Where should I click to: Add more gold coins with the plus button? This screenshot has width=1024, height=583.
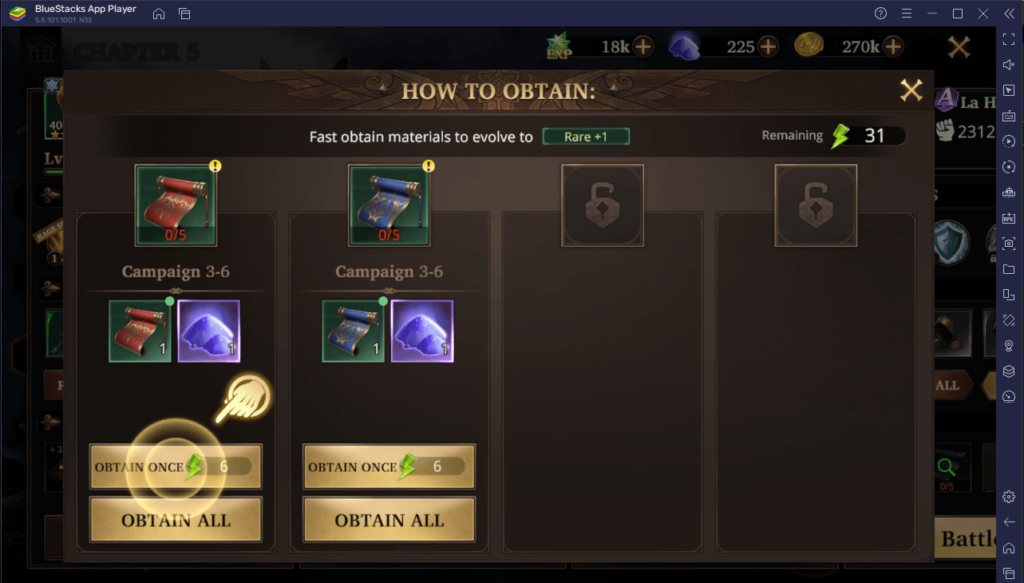(x=893, y=46)
